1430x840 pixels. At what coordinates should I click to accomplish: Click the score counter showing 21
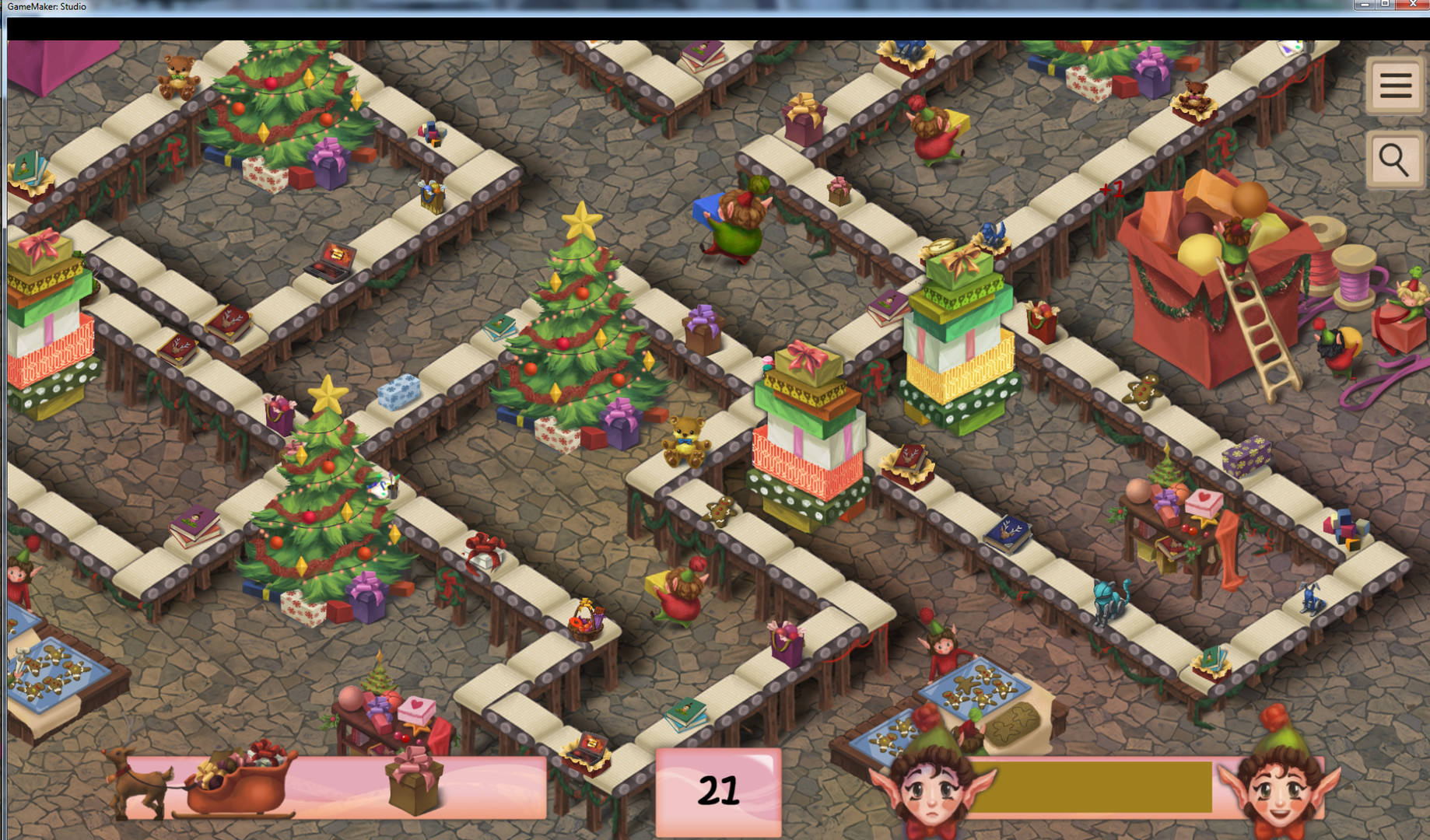(720, 792)
